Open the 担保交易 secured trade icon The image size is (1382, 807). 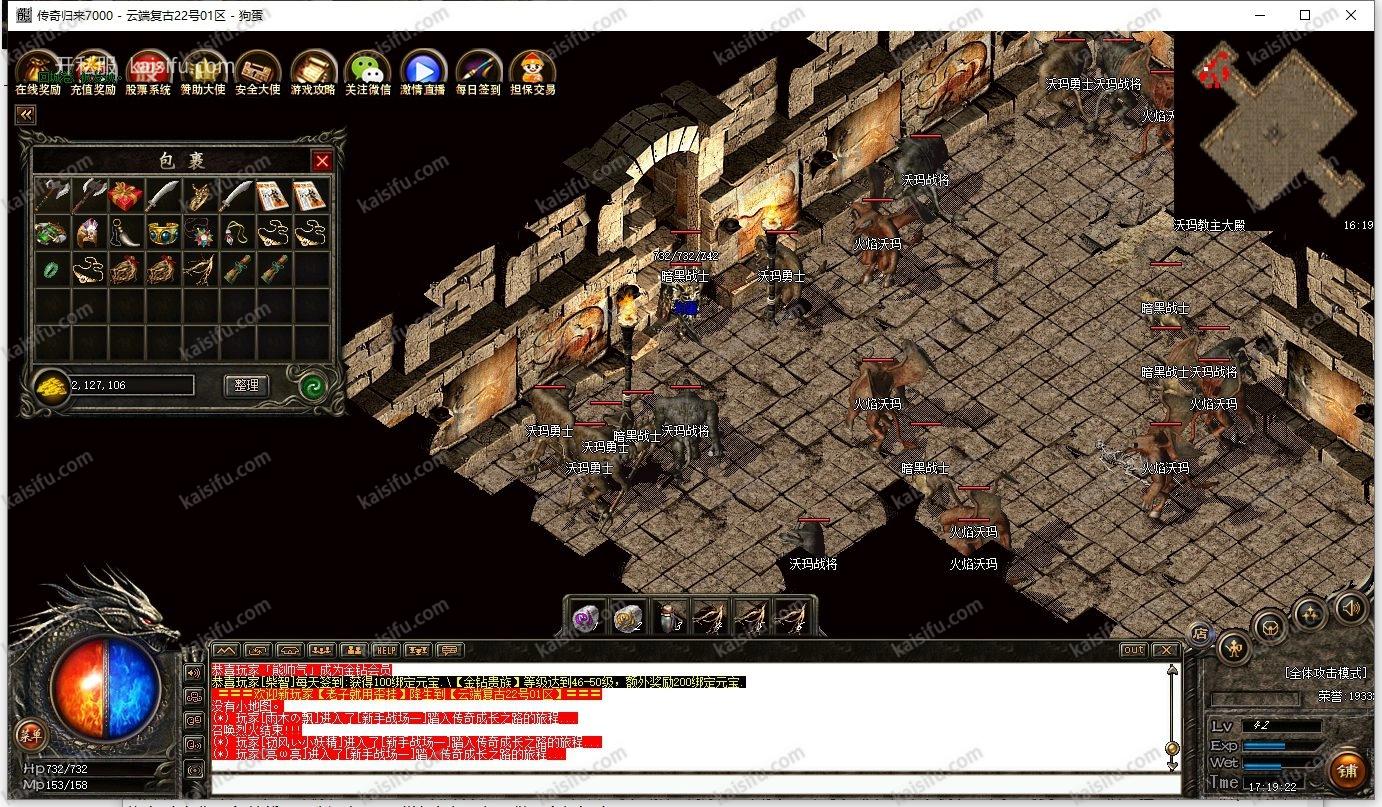[x=532, y=71]
